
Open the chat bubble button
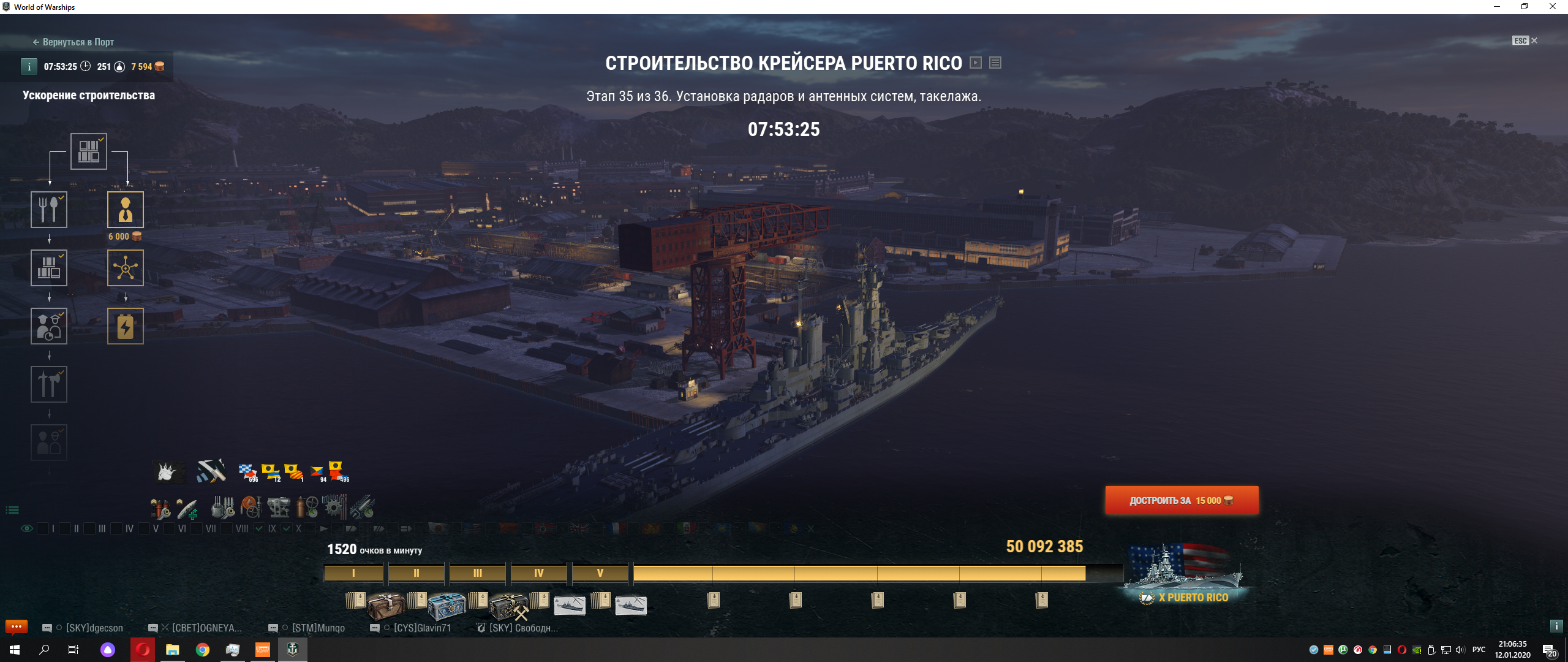tap(17, 626)
